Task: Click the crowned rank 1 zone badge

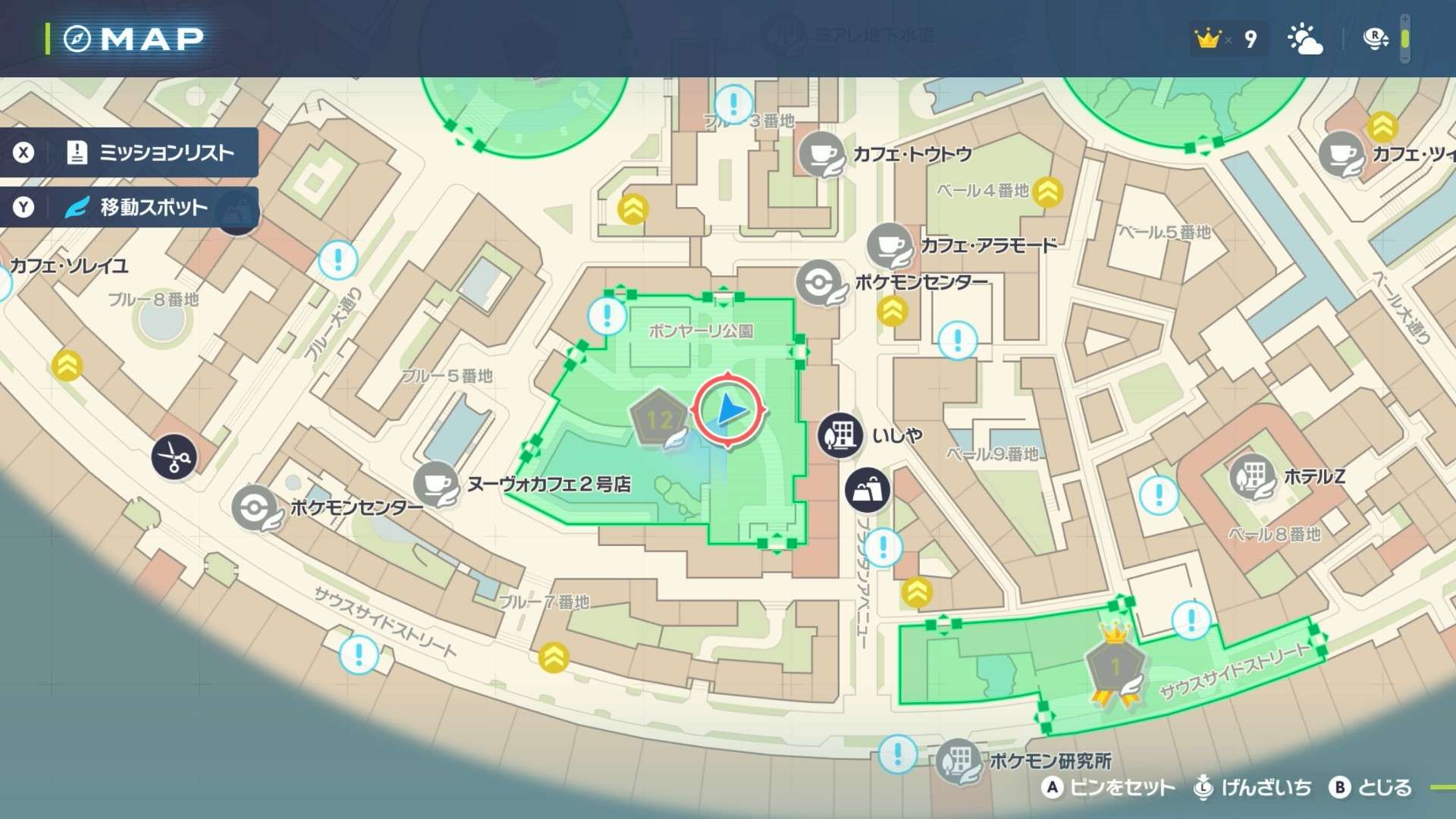Action: click(1115, 666)
